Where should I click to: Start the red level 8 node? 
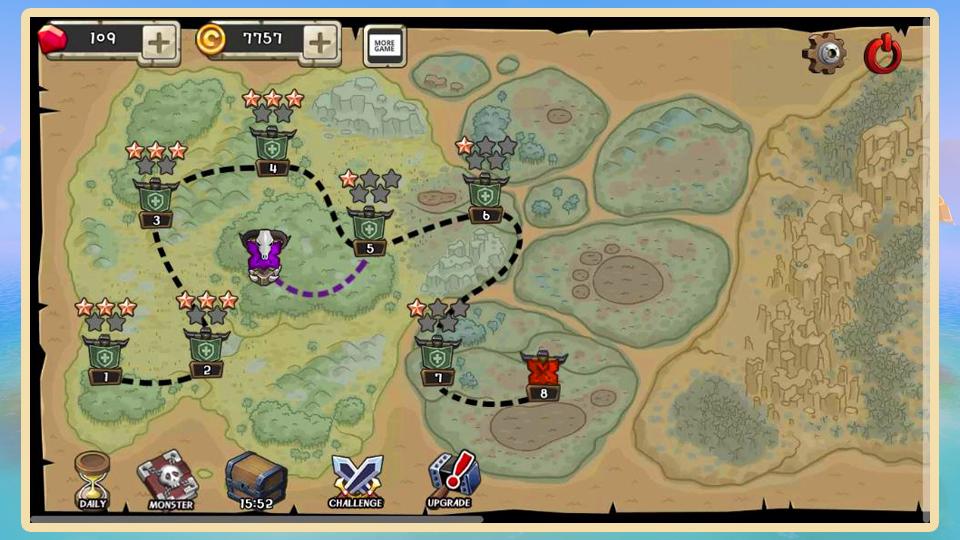(544, 371)
